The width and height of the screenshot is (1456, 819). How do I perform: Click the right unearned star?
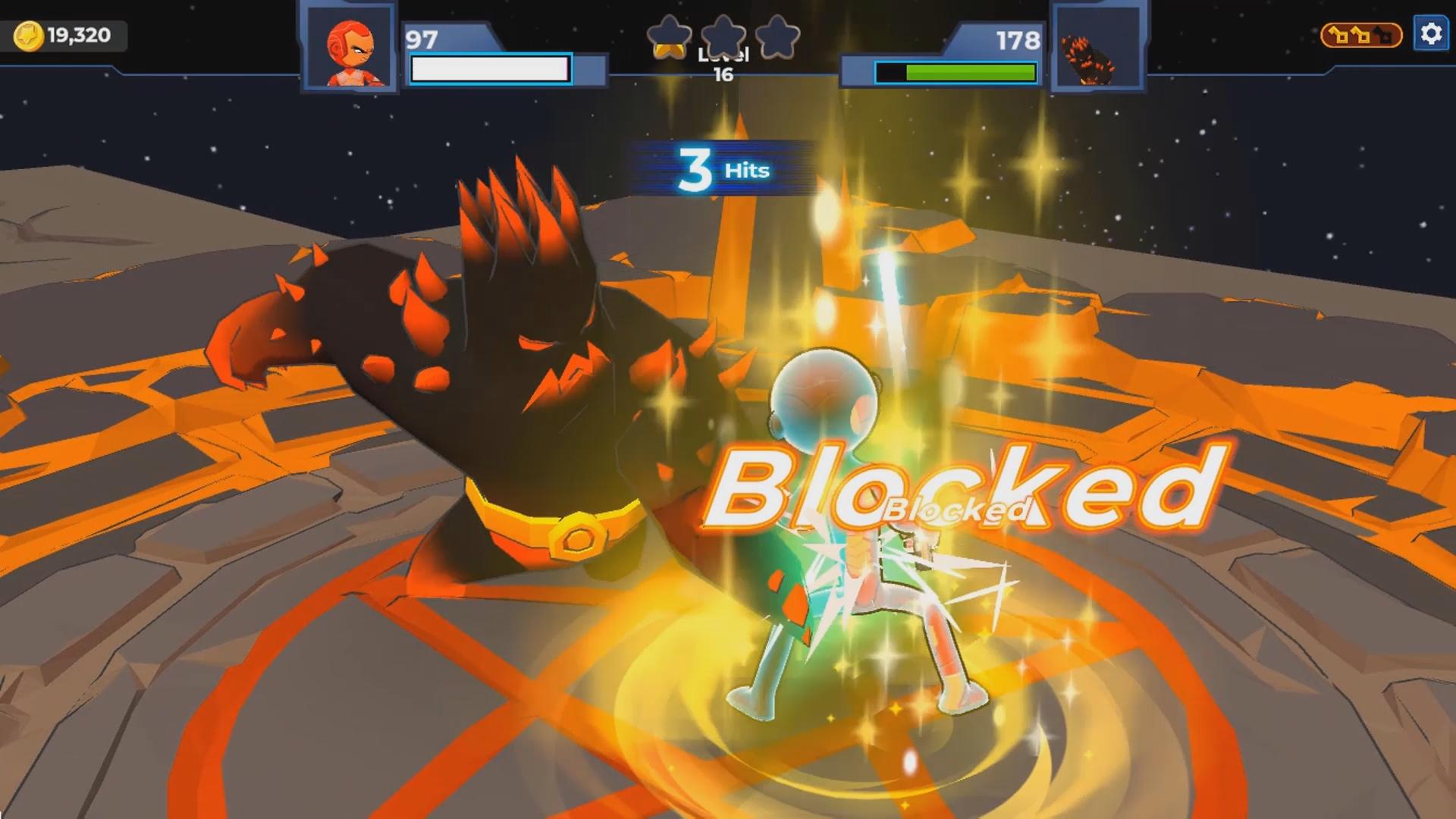click(x=777, y=36)
